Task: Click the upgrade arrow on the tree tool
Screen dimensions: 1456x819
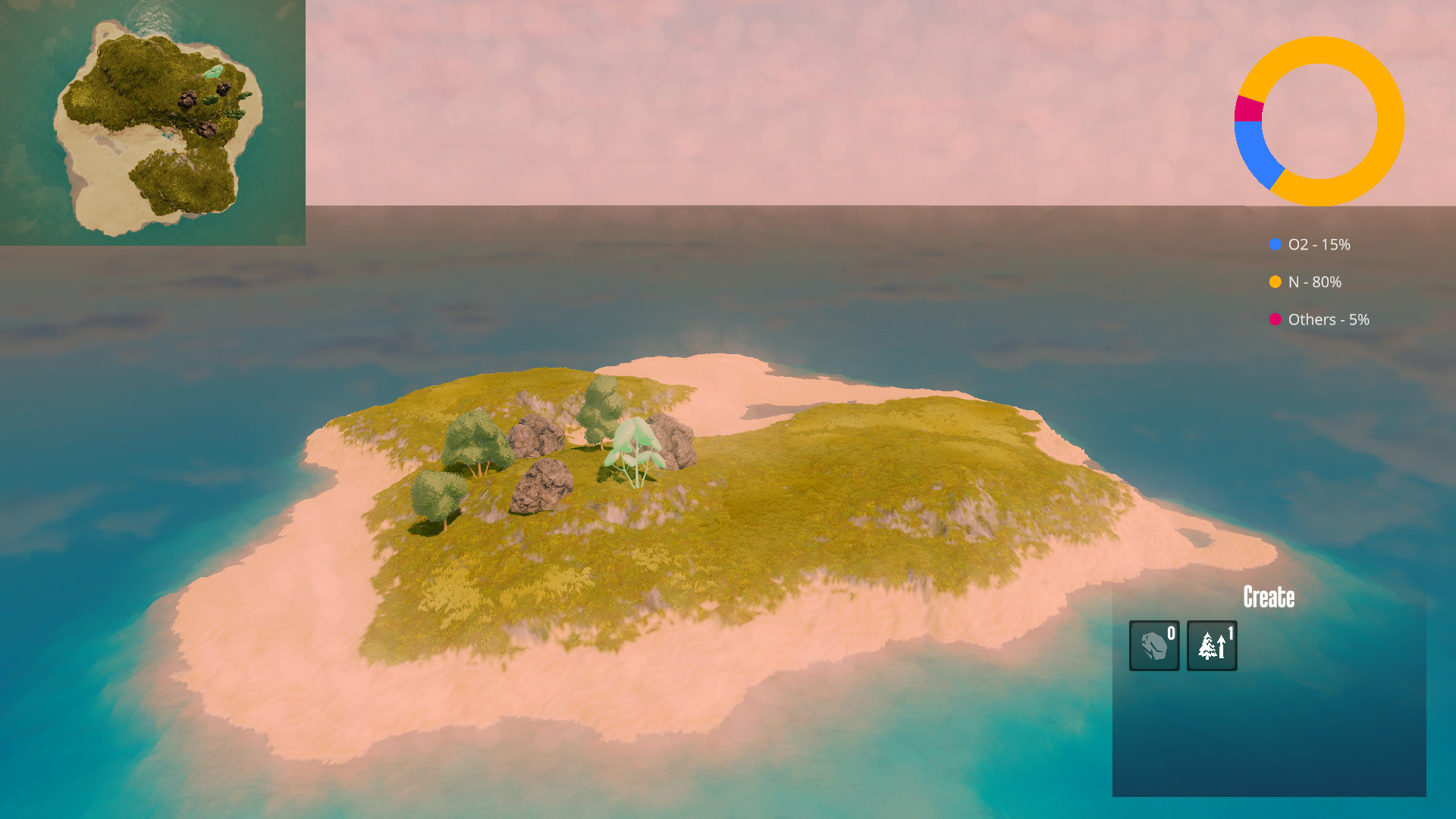Action: tap(1221, 648)
